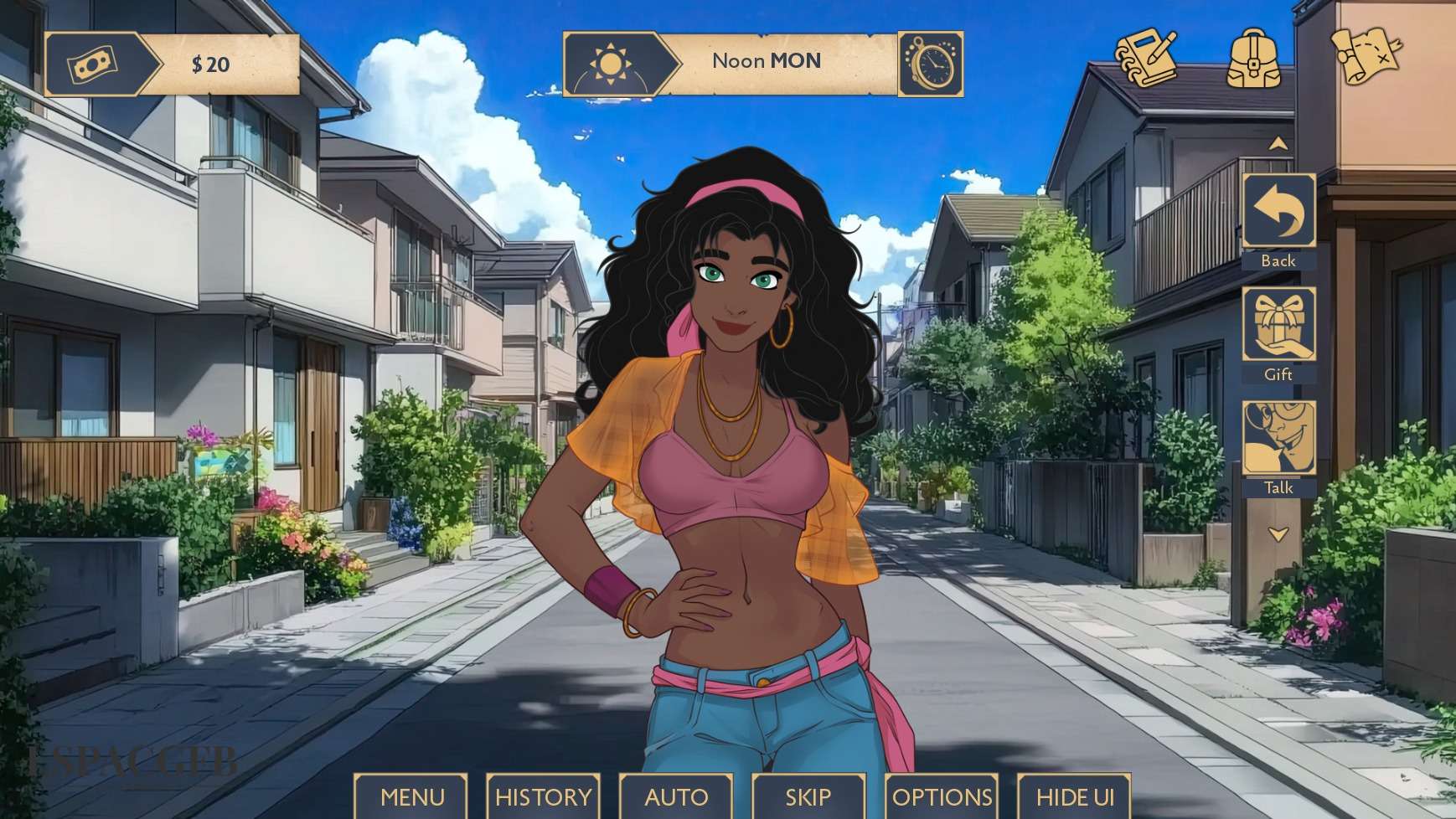Screen dimensions: 1456x819
Task: Show the dialogue HISTORY
Action: tap(543, 796)
